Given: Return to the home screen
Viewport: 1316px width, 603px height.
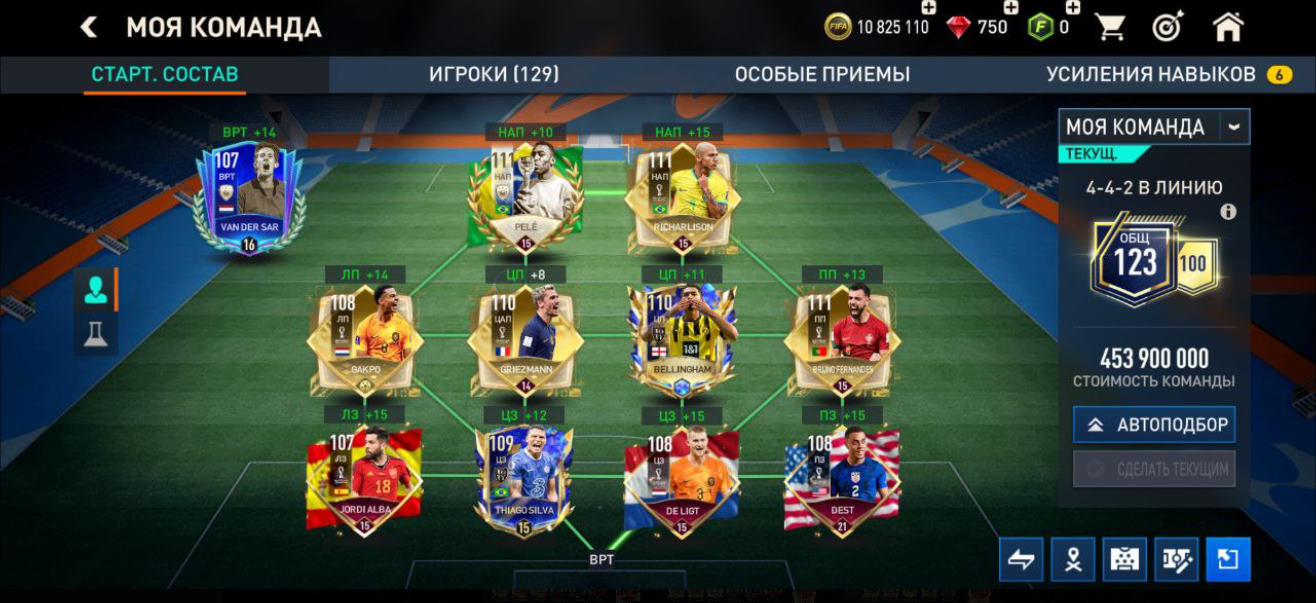Looking at the screenshot, I should tap(1228, 27).
